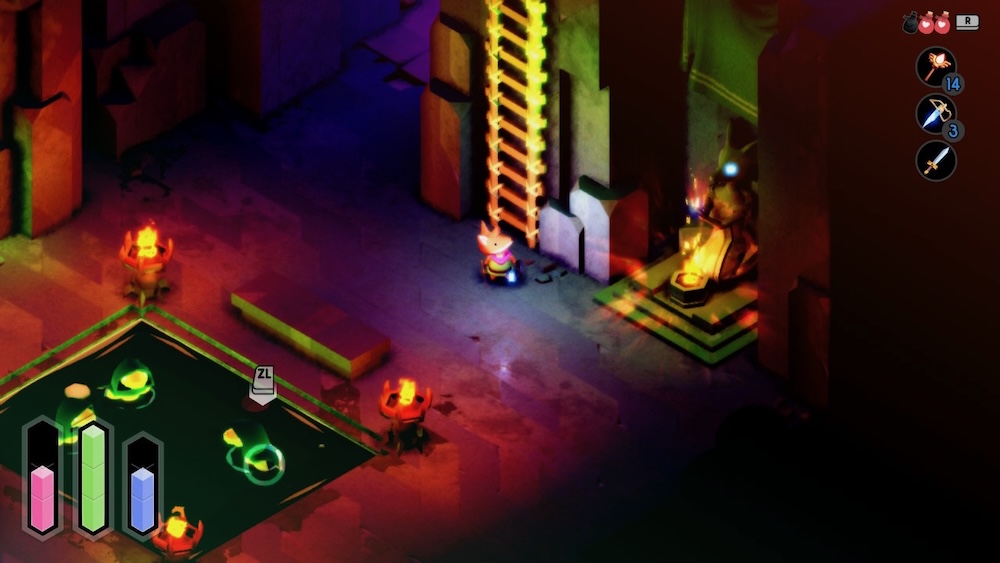The height and width of the screenshot is (563, 1000).
Task: Select the fire wand item slot
Action: tap(935, 66)
